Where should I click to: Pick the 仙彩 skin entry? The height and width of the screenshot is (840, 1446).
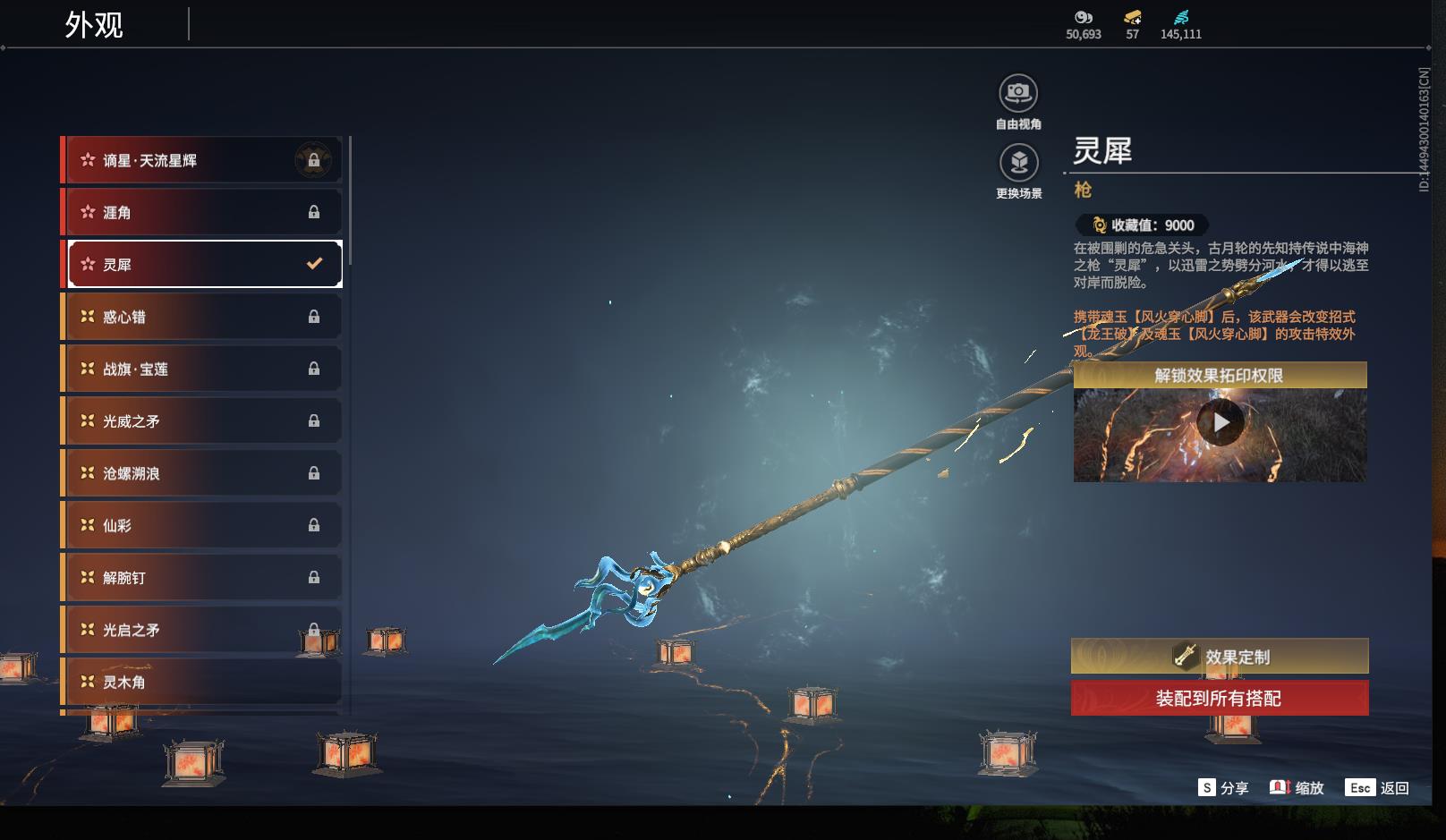click(202, 525)
